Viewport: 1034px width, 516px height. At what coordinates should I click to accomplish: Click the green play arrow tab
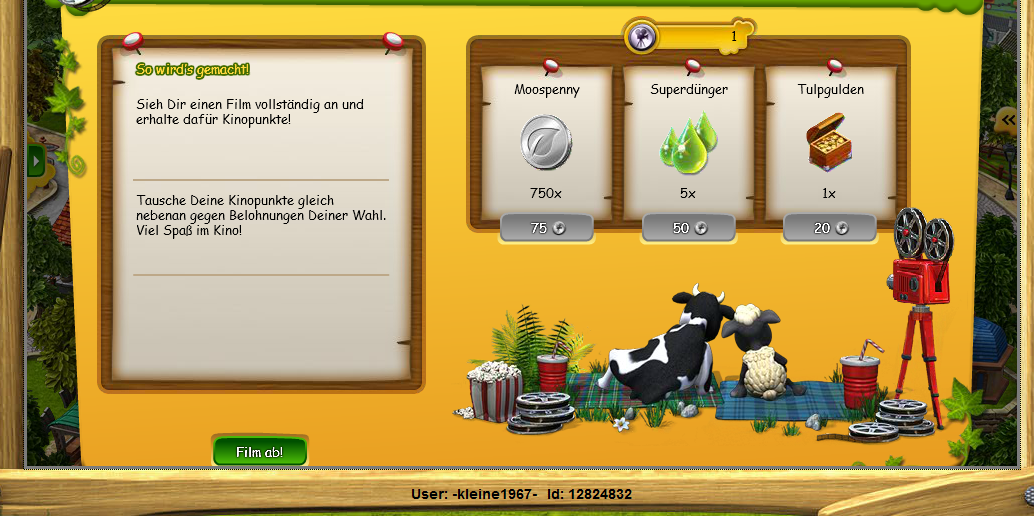coord(37,159)
